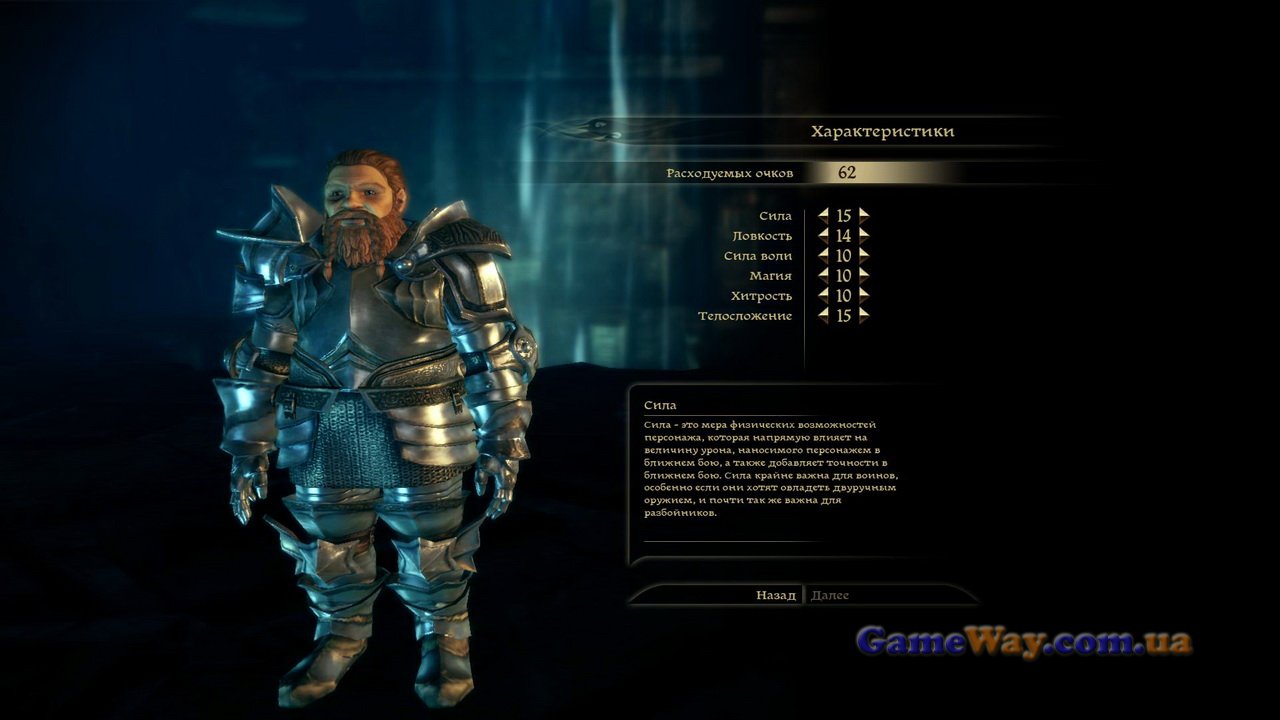Viewport: 1280px width, 720px height.
Task: Select the Телосложение attribute label
Action: coord(745,316)
